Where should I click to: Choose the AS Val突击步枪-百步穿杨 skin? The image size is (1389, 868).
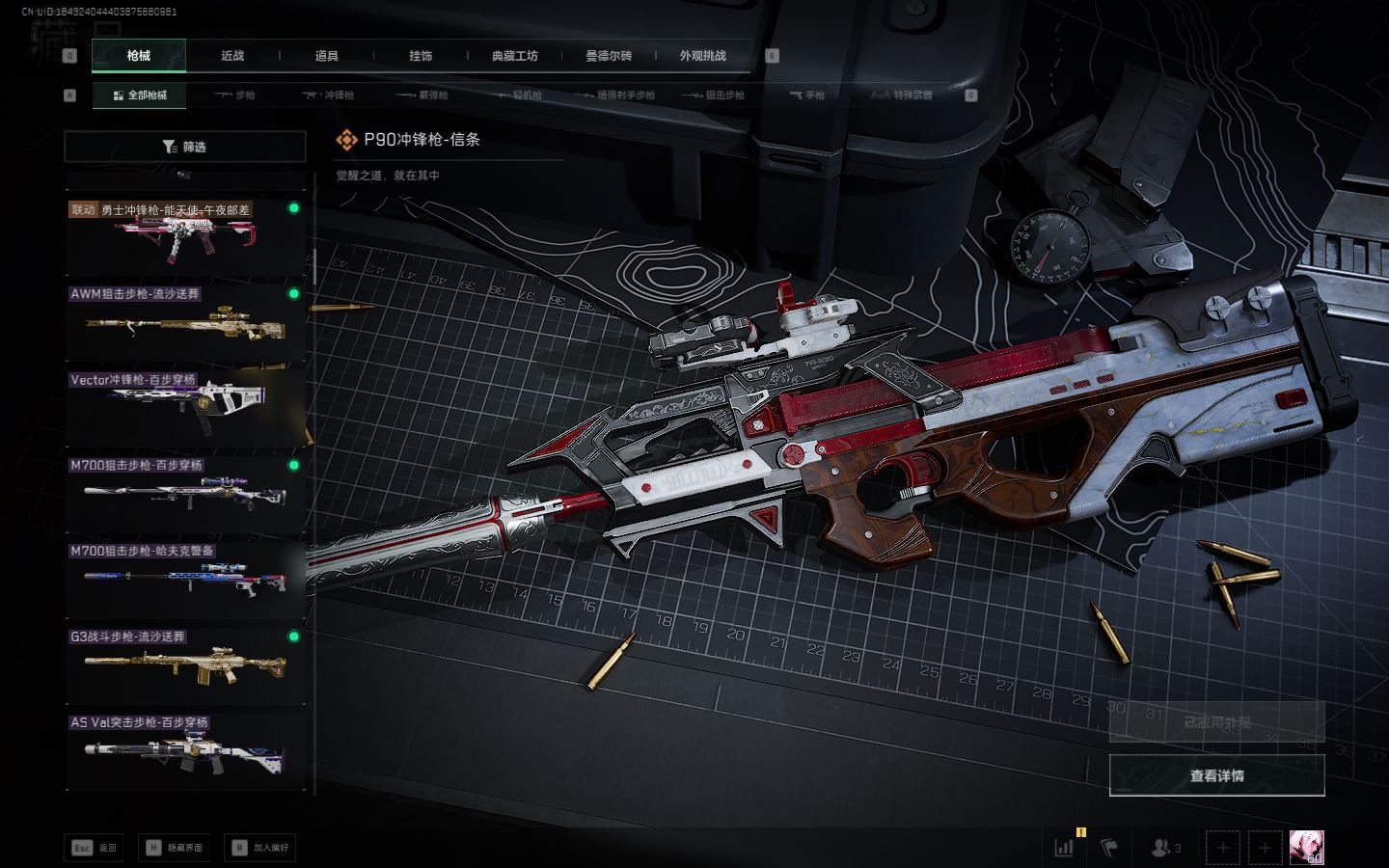point(185,750)
